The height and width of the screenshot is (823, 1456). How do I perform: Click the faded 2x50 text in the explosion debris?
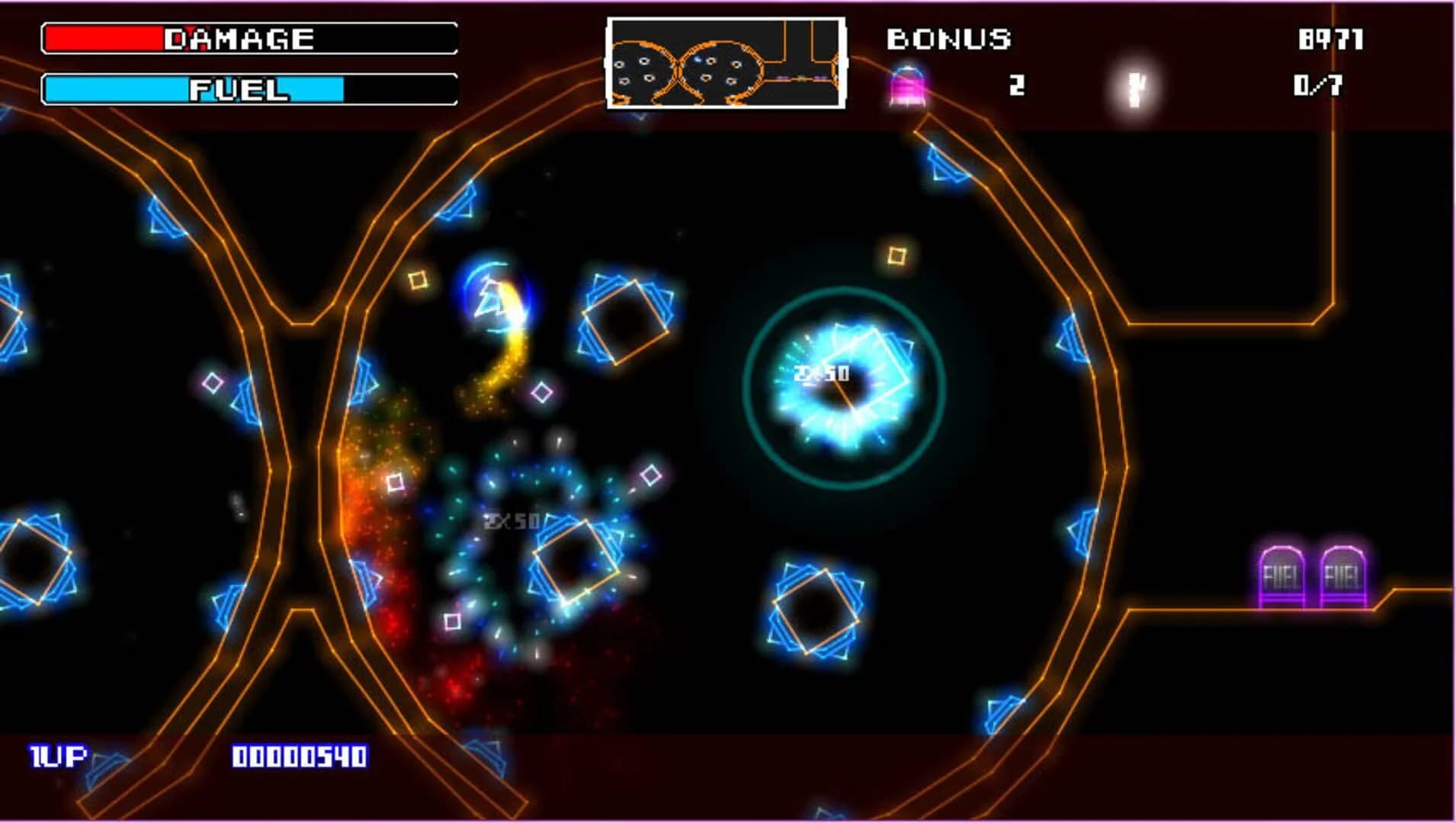512,522
